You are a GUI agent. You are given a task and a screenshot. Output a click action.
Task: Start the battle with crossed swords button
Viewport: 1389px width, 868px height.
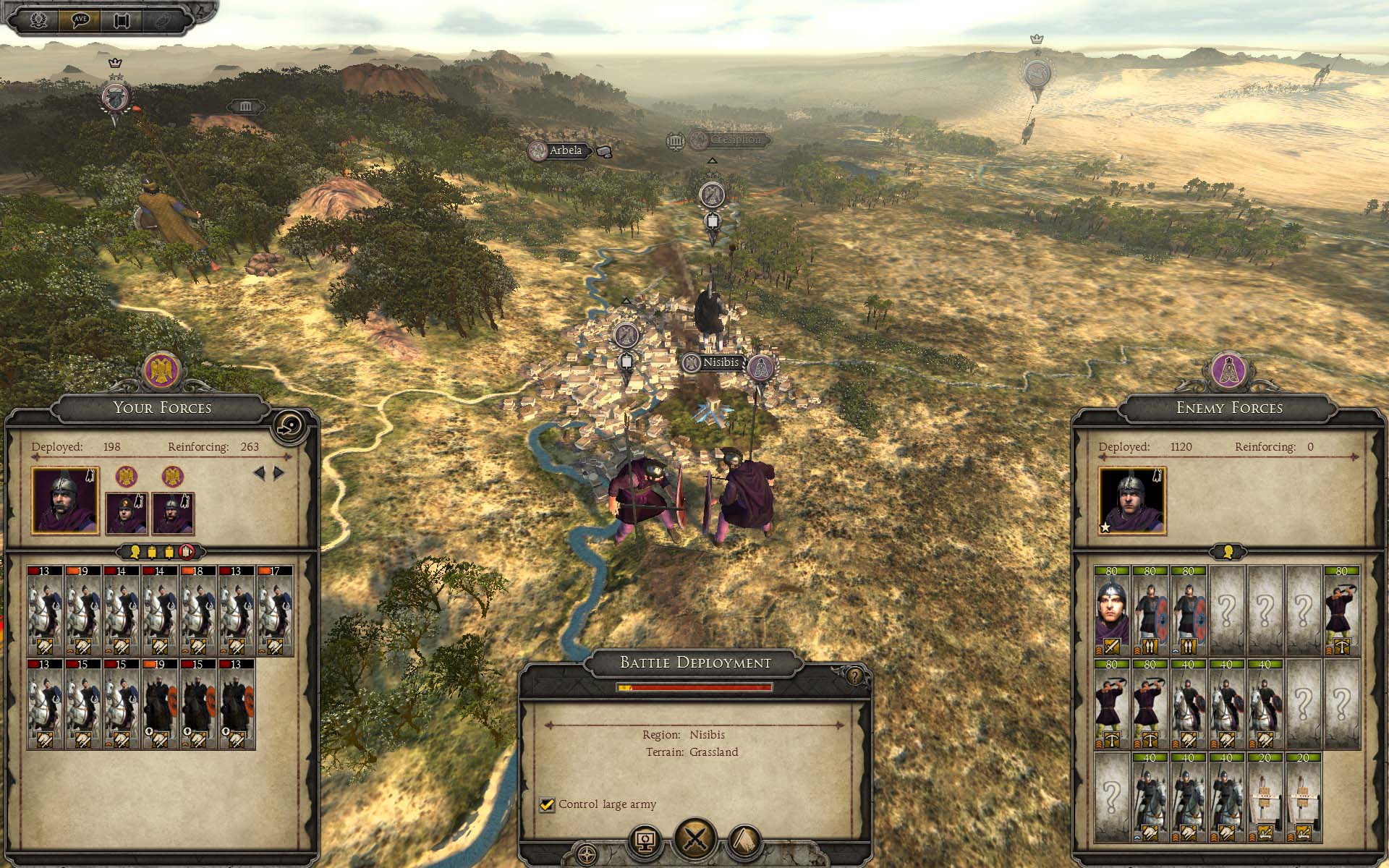694,841
